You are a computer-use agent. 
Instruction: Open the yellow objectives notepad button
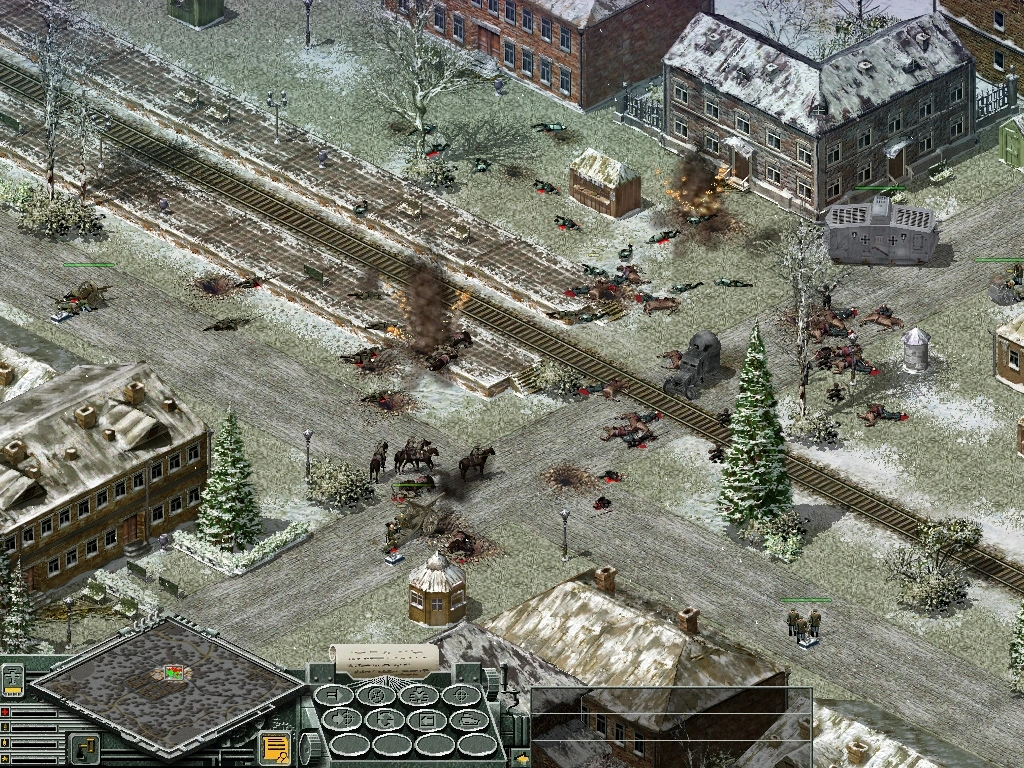[x=274, y=747]
